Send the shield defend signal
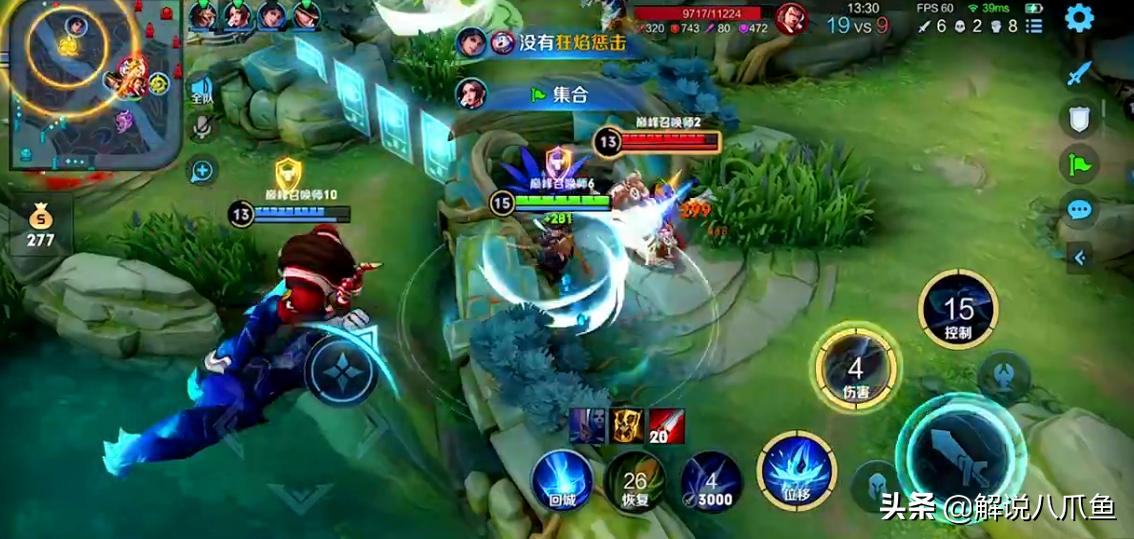The width and height of the screenshot is (1134, 539). click(x=1078, y=119)
